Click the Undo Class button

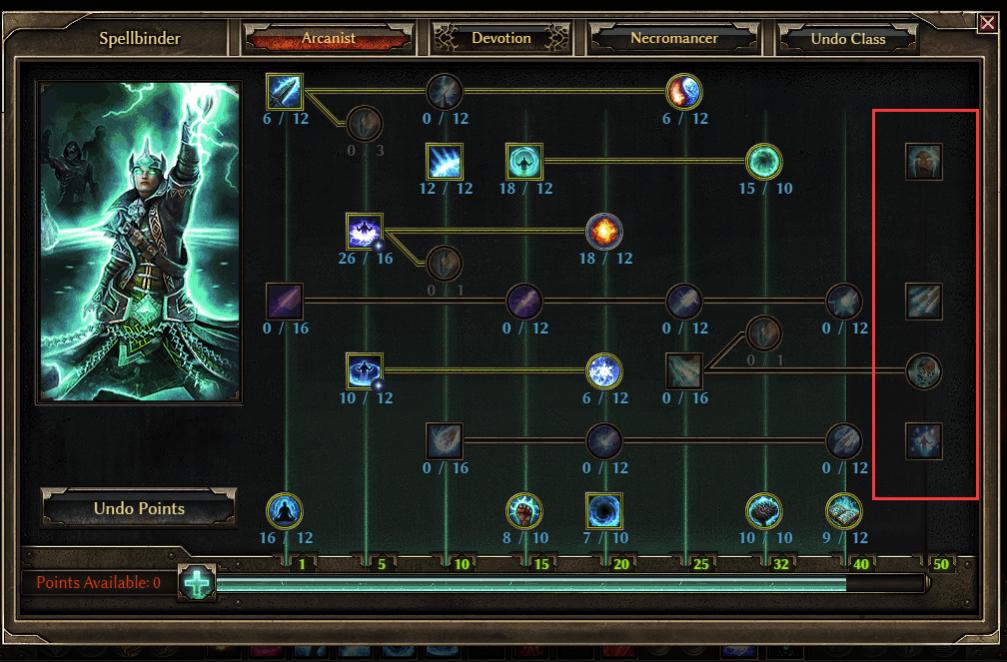tap(847, 39)
